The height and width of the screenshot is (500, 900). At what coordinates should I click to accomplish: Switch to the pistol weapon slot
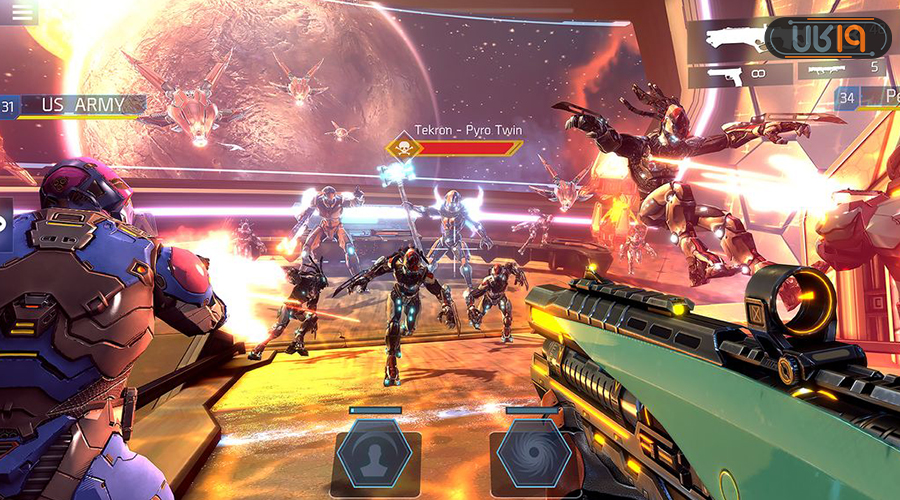pos(740,73)
